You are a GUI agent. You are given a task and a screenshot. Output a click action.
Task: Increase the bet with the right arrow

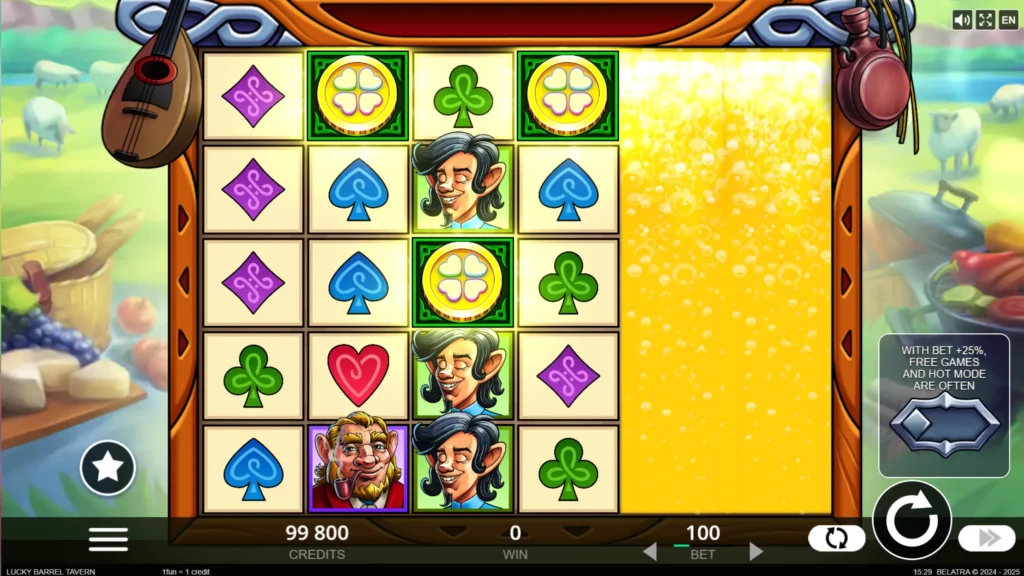click(757, 551)
